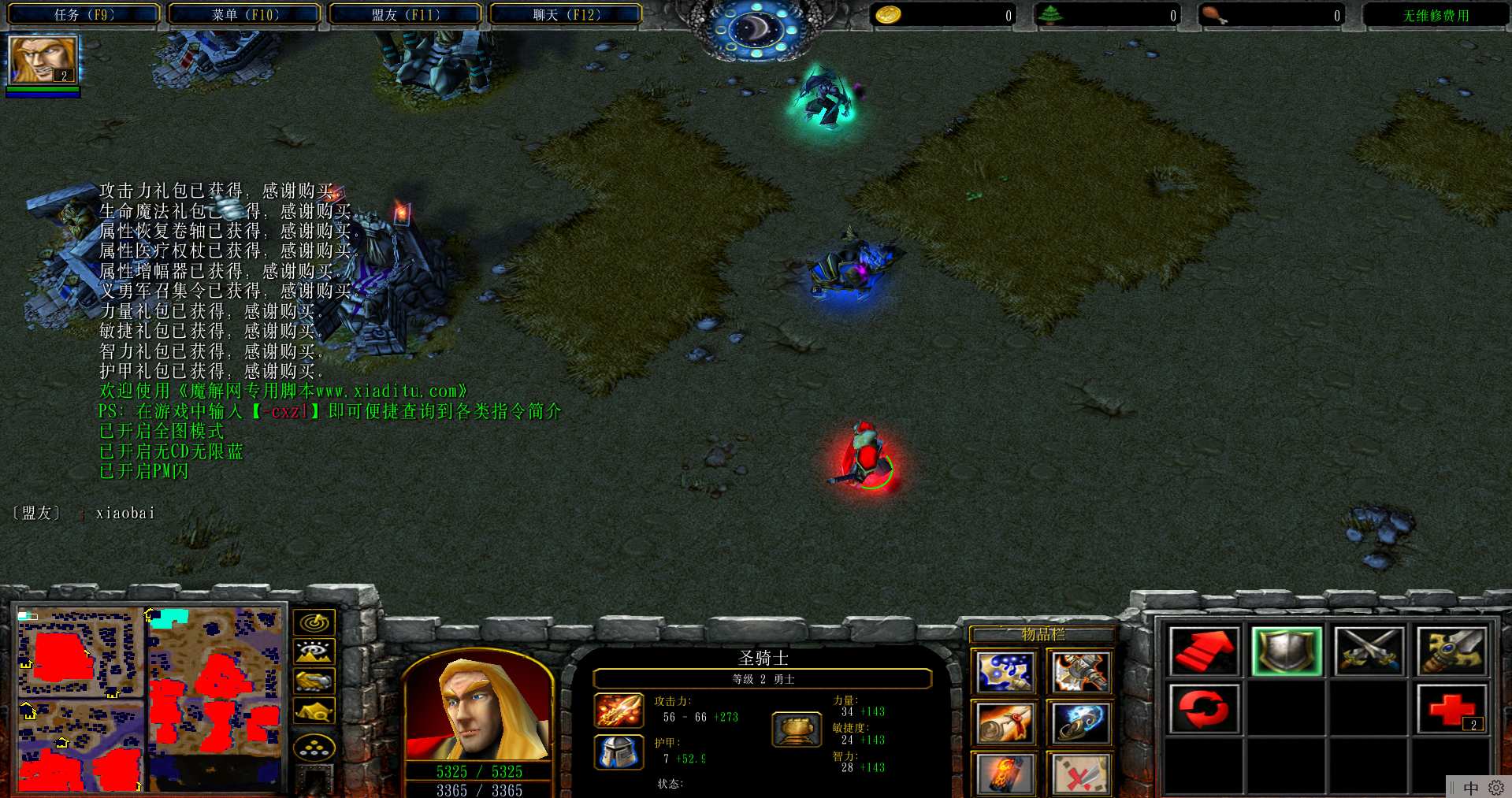Click the formation toggle button beside the minimap
The width and height of the screenshot is (1512, 798).
[314, 748]
